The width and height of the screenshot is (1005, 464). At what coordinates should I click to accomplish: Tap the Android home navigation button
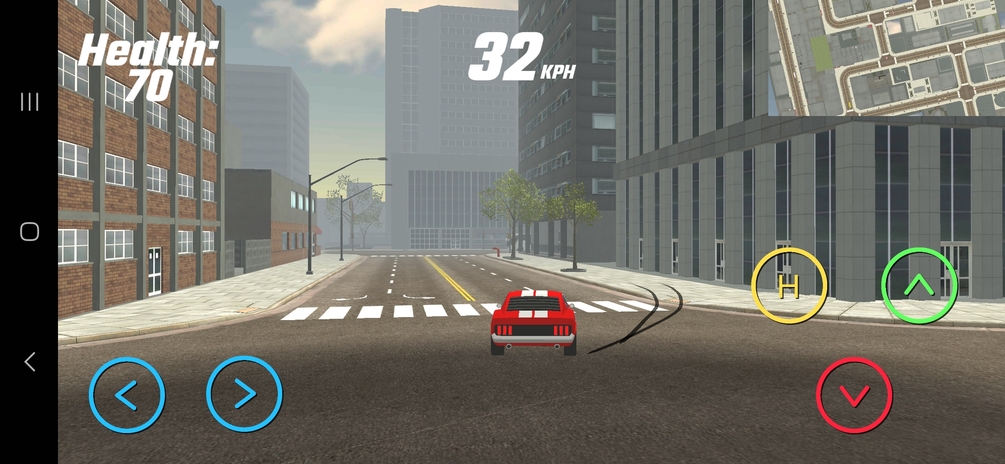coord(29,232)
